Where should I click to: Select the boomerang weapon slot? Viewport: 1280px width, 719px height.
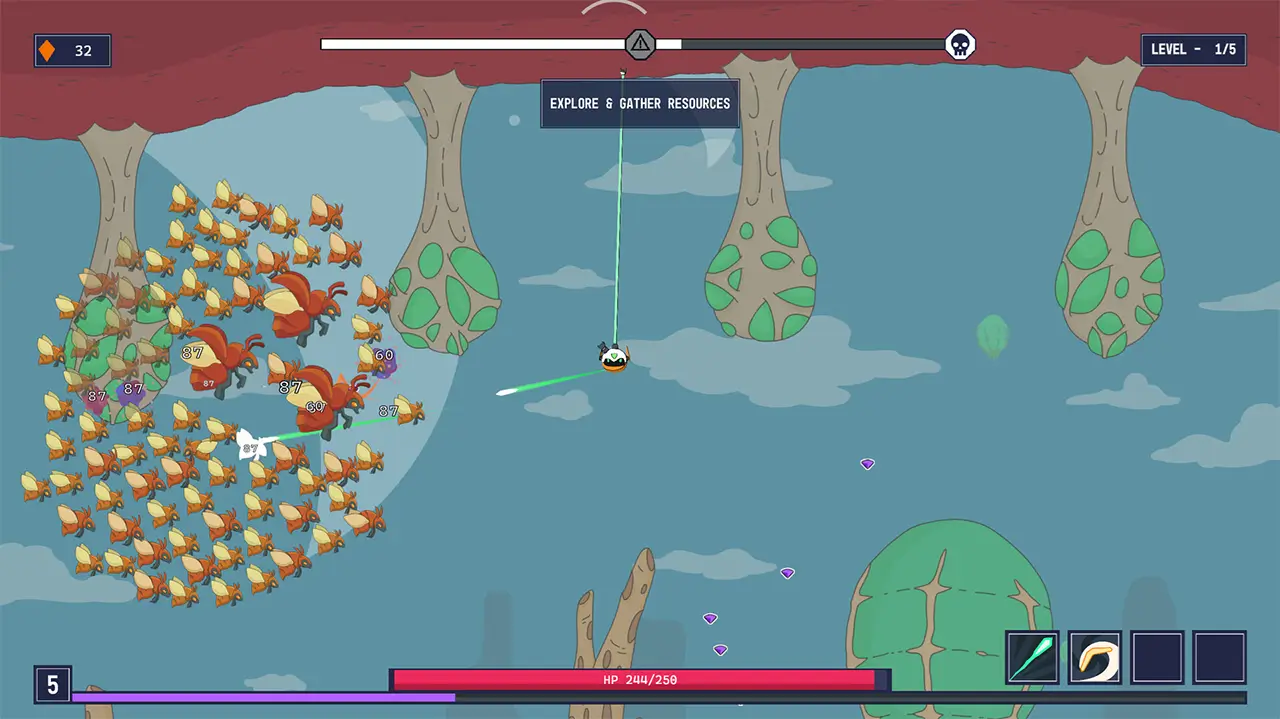click(x=1095, y=657)
